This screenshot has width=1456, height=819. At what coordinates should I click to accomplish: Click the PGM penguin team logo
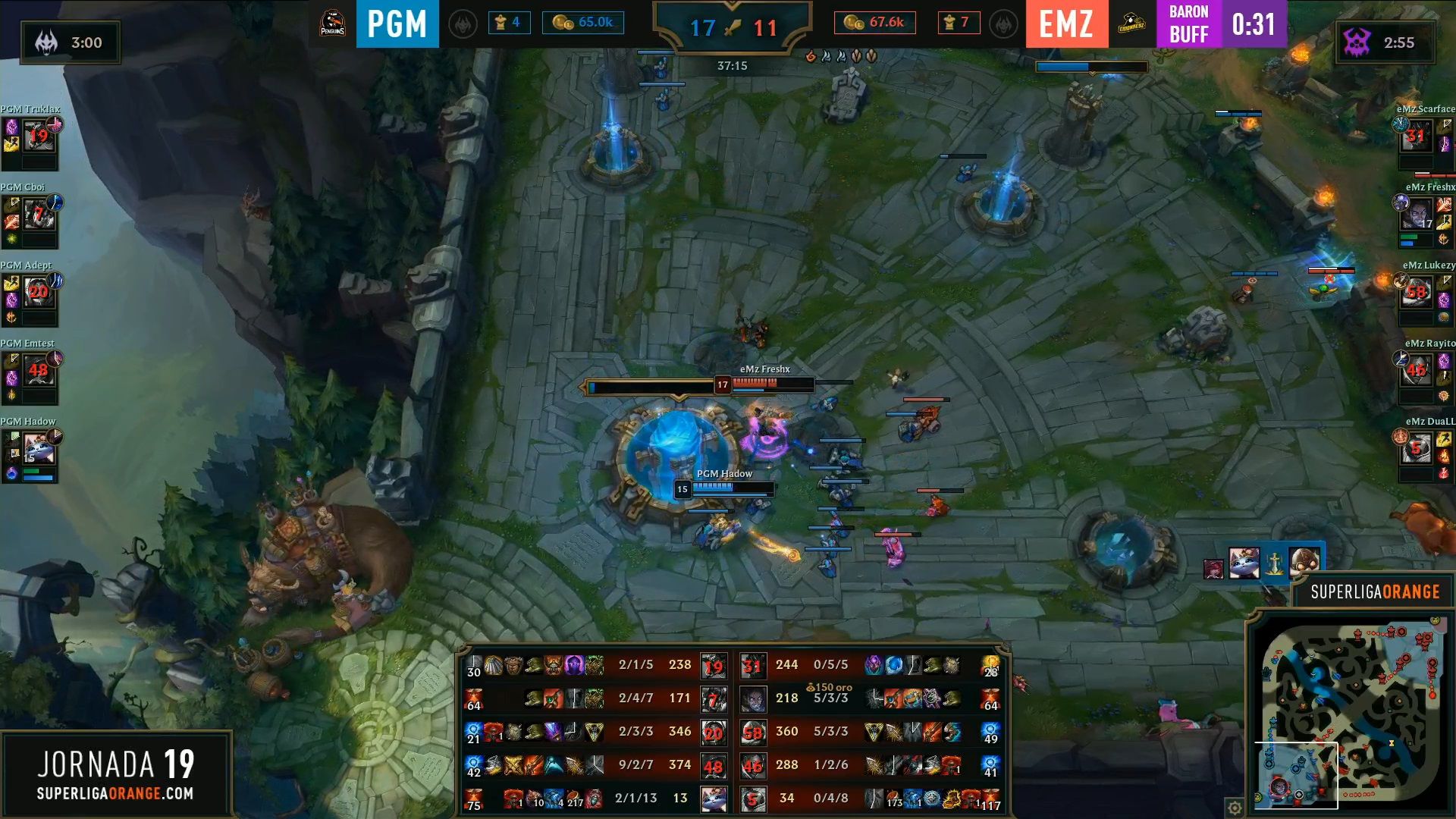point(333,24)
